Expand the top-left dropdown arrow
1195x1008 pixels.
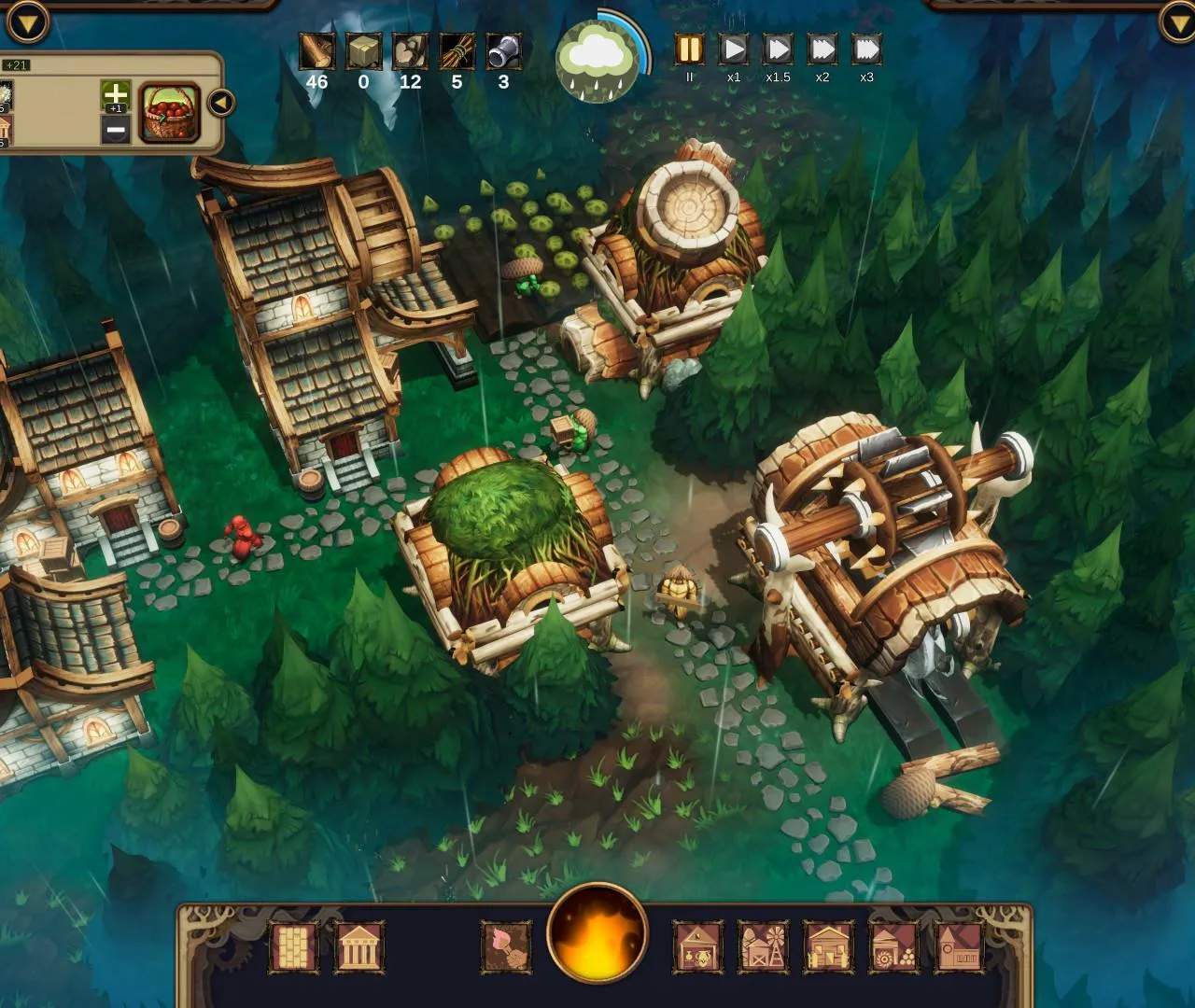[x=26, y=21]
